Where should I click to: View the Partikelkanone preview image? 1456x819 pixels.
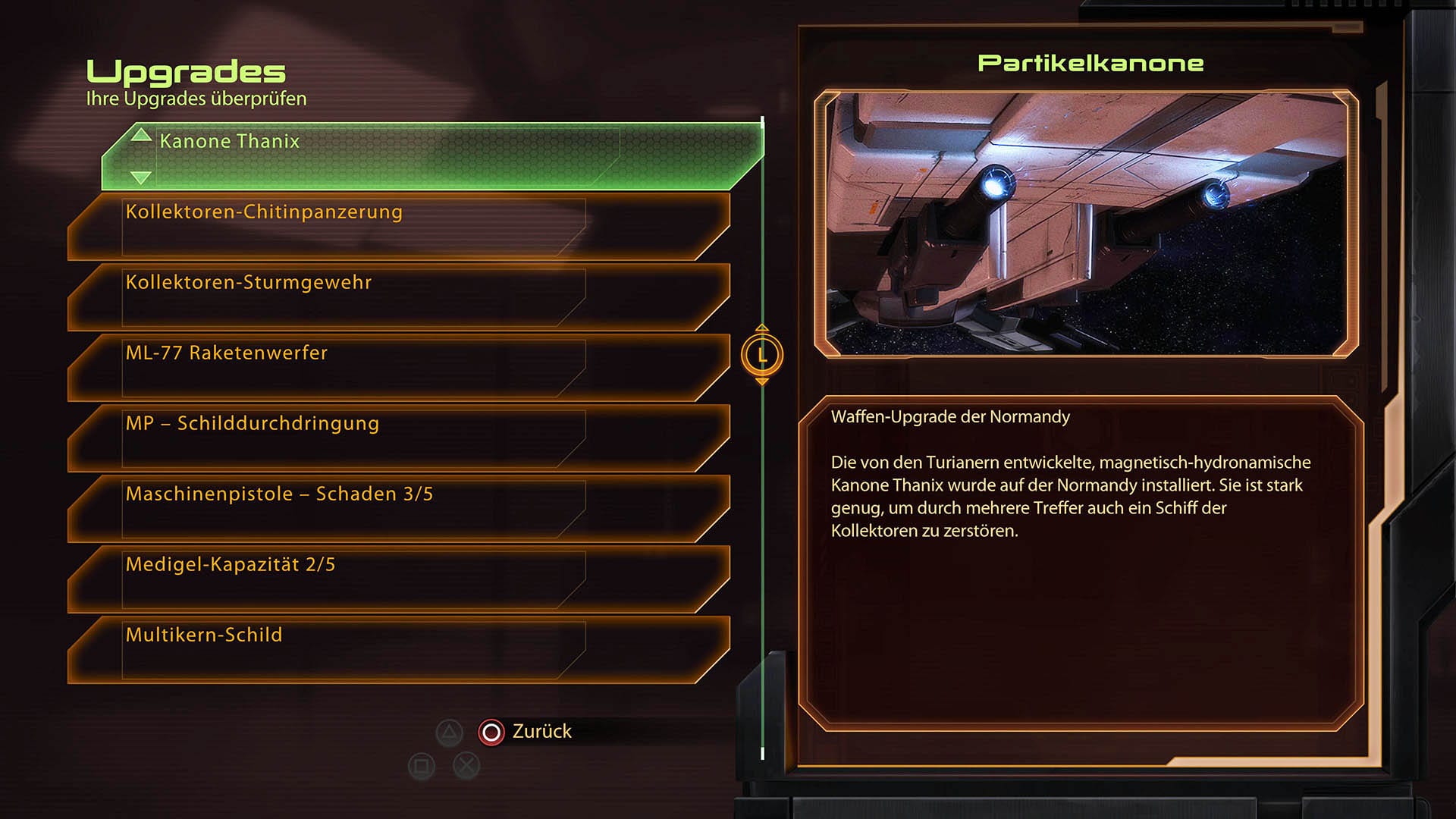[x=1086, y=223]
